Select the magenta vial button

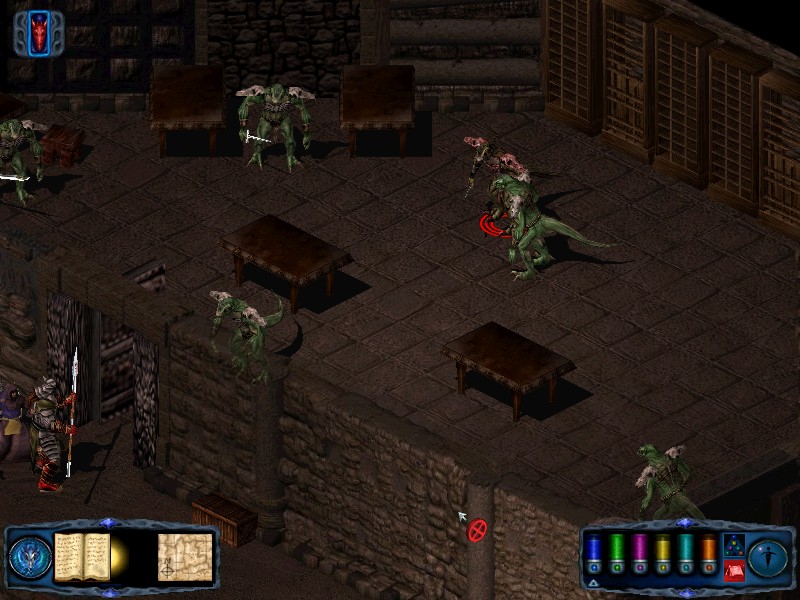[x=640, y=553]
